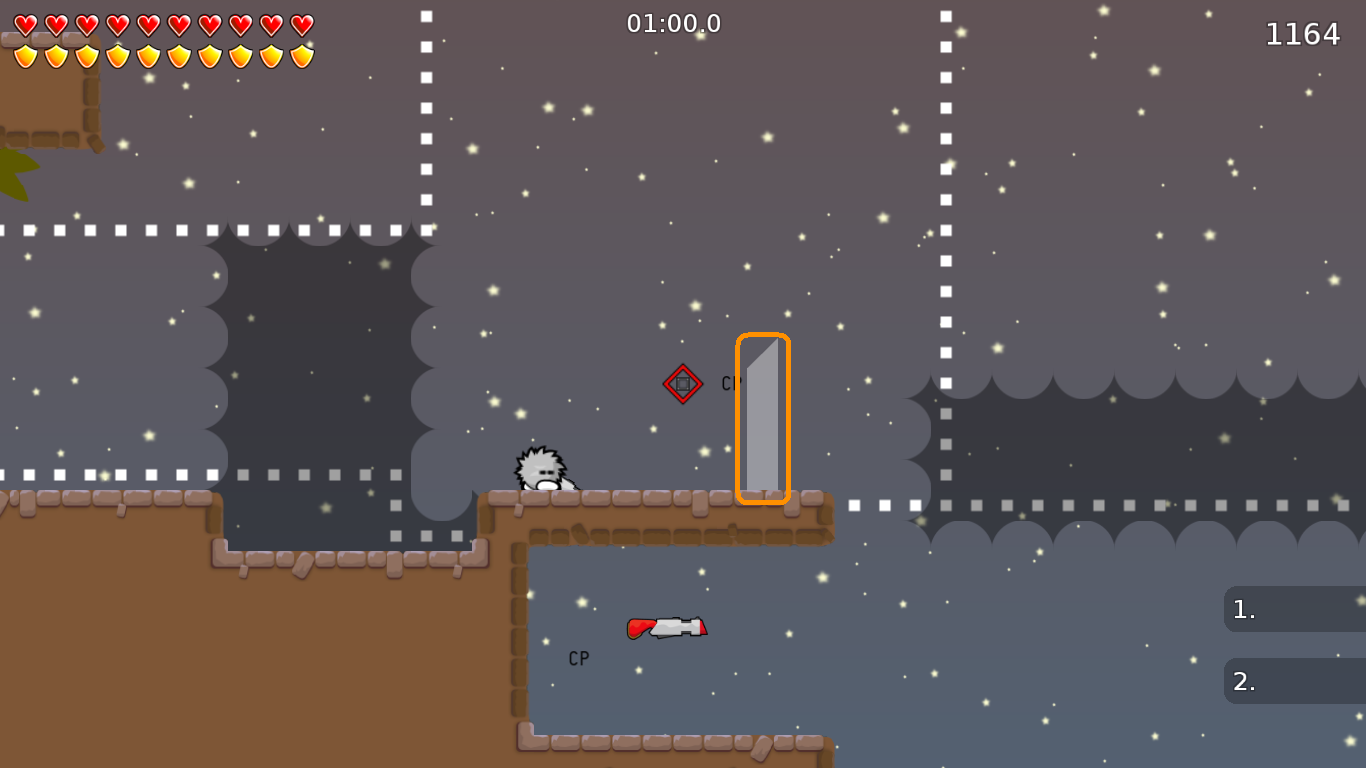The image size is (1366, 768).
Task: Click the red rocket pickup in the cave
Action: (668, 628)
